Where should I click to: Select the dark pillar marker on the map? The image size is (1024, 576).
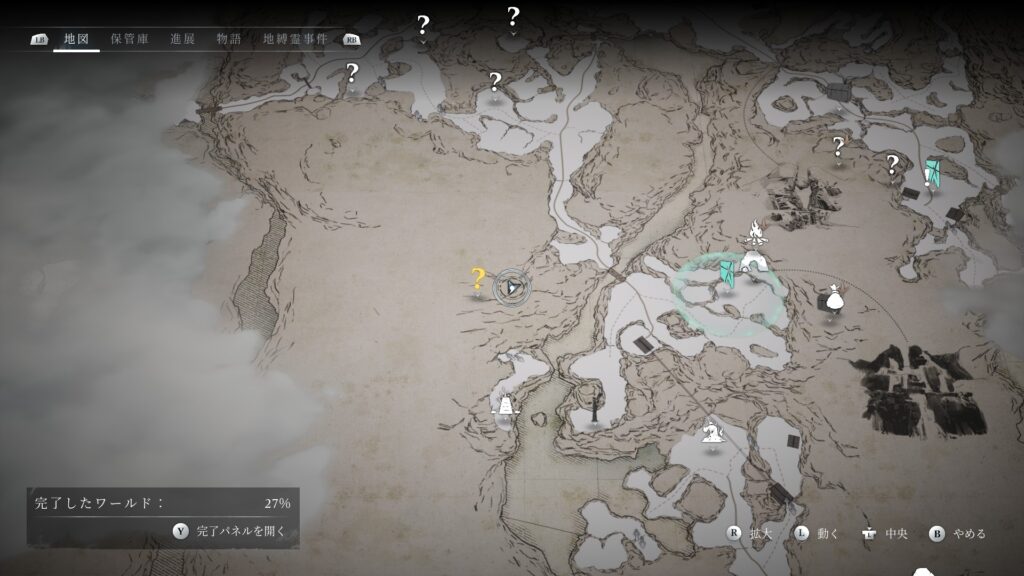pos(596,407)
